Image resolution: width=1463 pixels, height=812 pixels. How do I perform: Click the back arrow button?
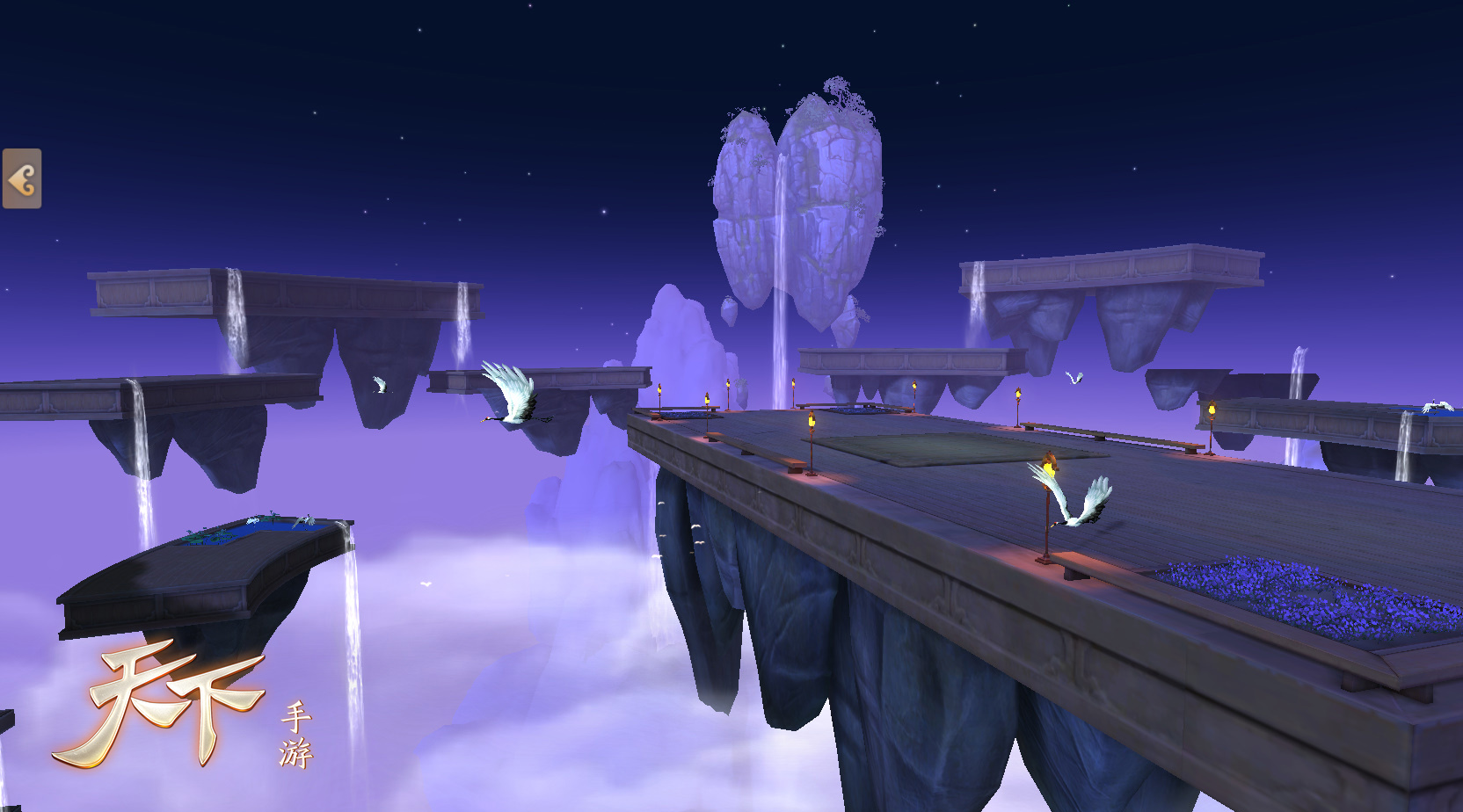[22, 179]
